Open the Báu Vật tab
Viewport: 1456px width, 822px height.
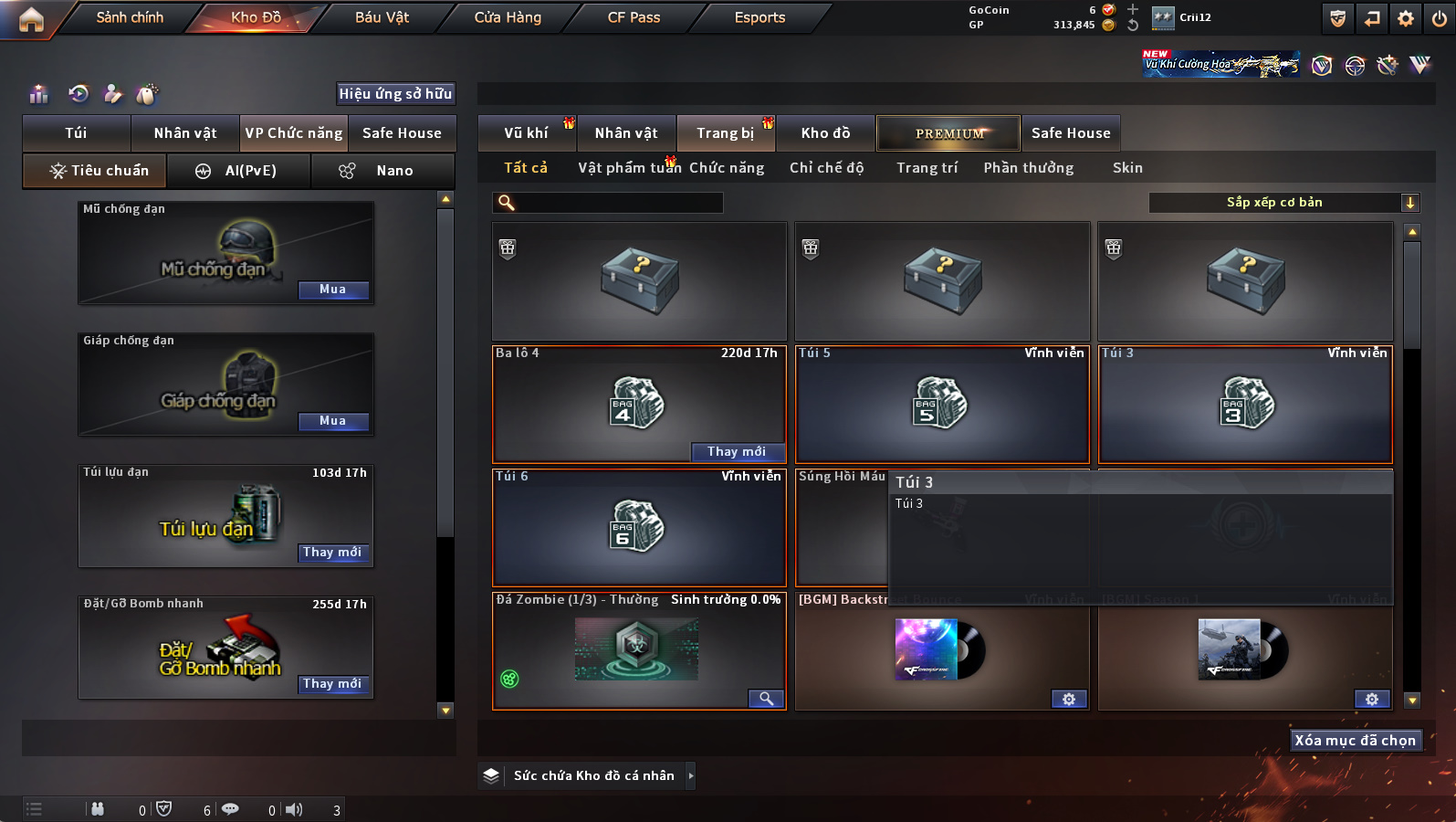(382, 17)
